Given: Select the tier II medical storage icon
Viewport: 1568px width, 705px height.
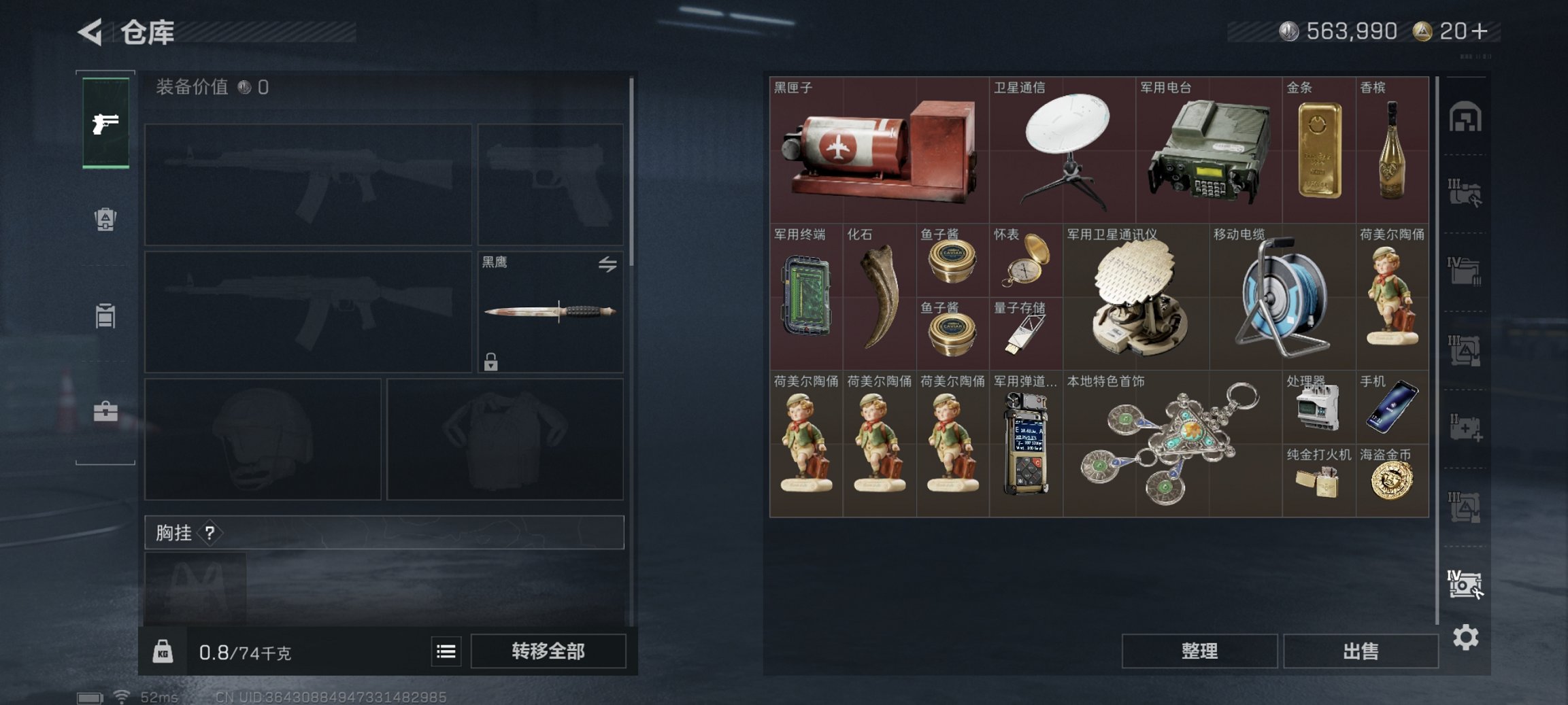Looking at the screenshot, I should point(1466,428).
